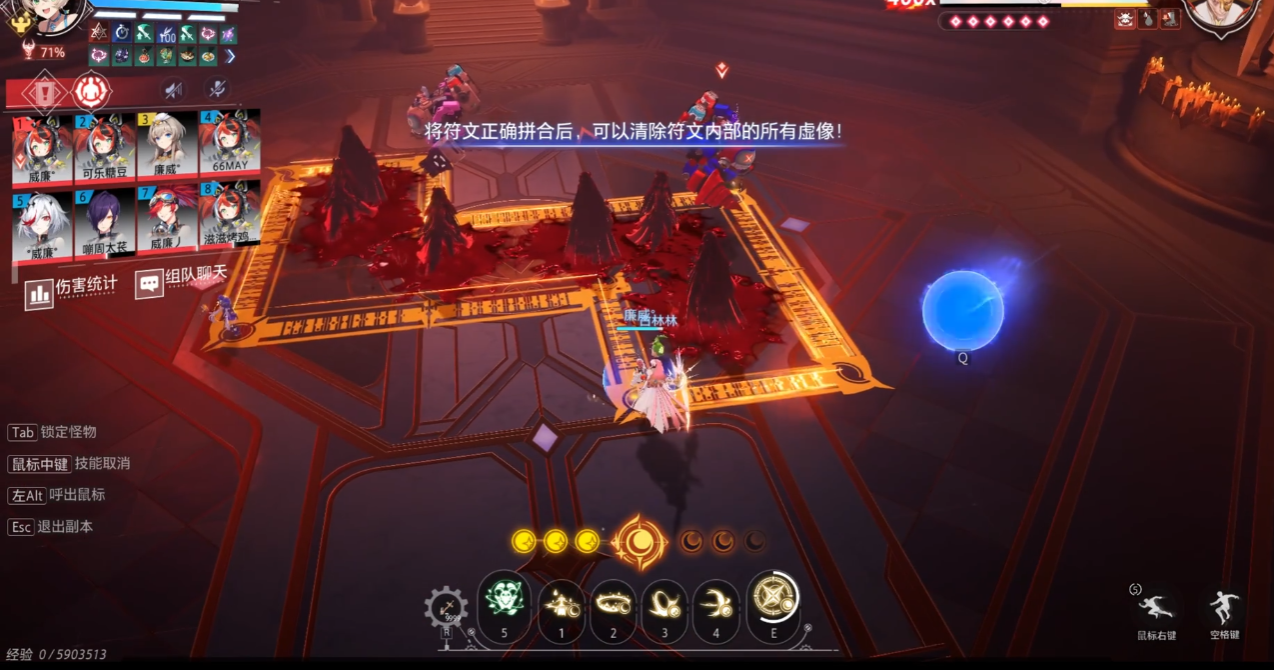Open the gear-shaped skill settings icon
Image resolution: width=1274 pixels, height=670 pixels.
click(446, 608)
